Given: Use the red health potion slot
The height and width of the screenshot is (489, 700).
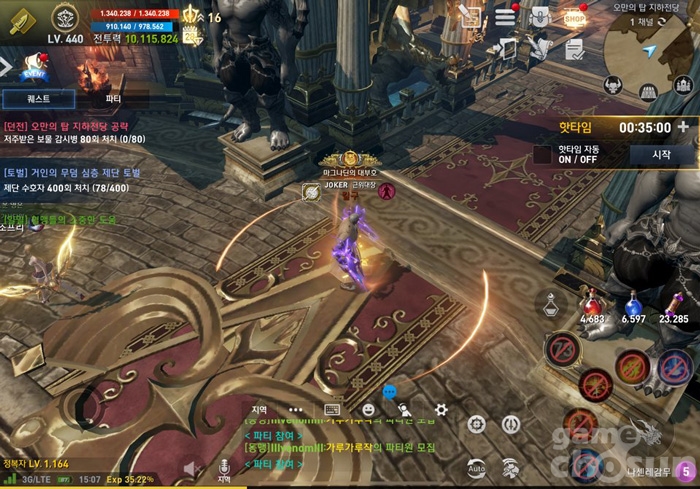Looking at the screenshot, I should (x=595, y=301).
